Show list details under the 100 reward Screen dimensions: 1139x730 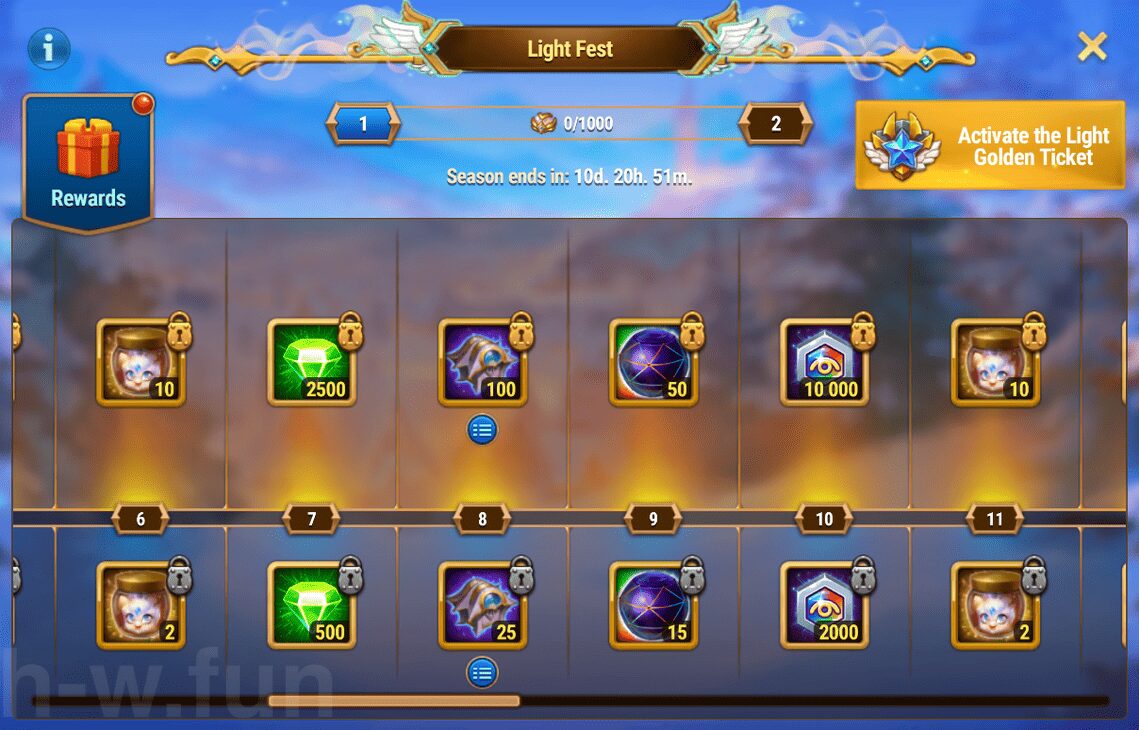click(x=482, y=430)
